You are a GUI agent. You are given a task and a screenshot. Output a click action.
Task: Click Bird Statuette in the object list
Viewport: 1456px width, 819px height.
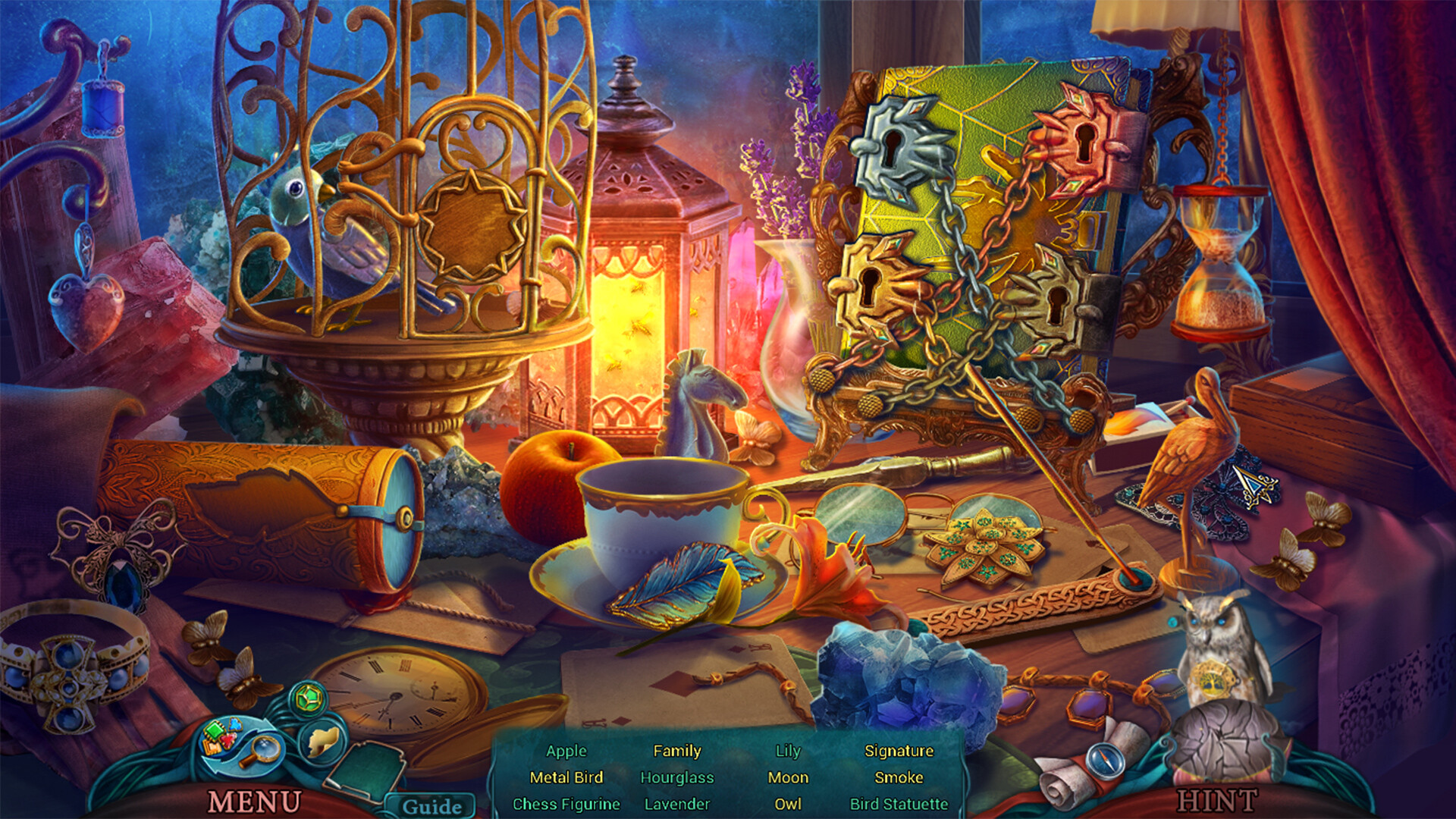[899, 804]
